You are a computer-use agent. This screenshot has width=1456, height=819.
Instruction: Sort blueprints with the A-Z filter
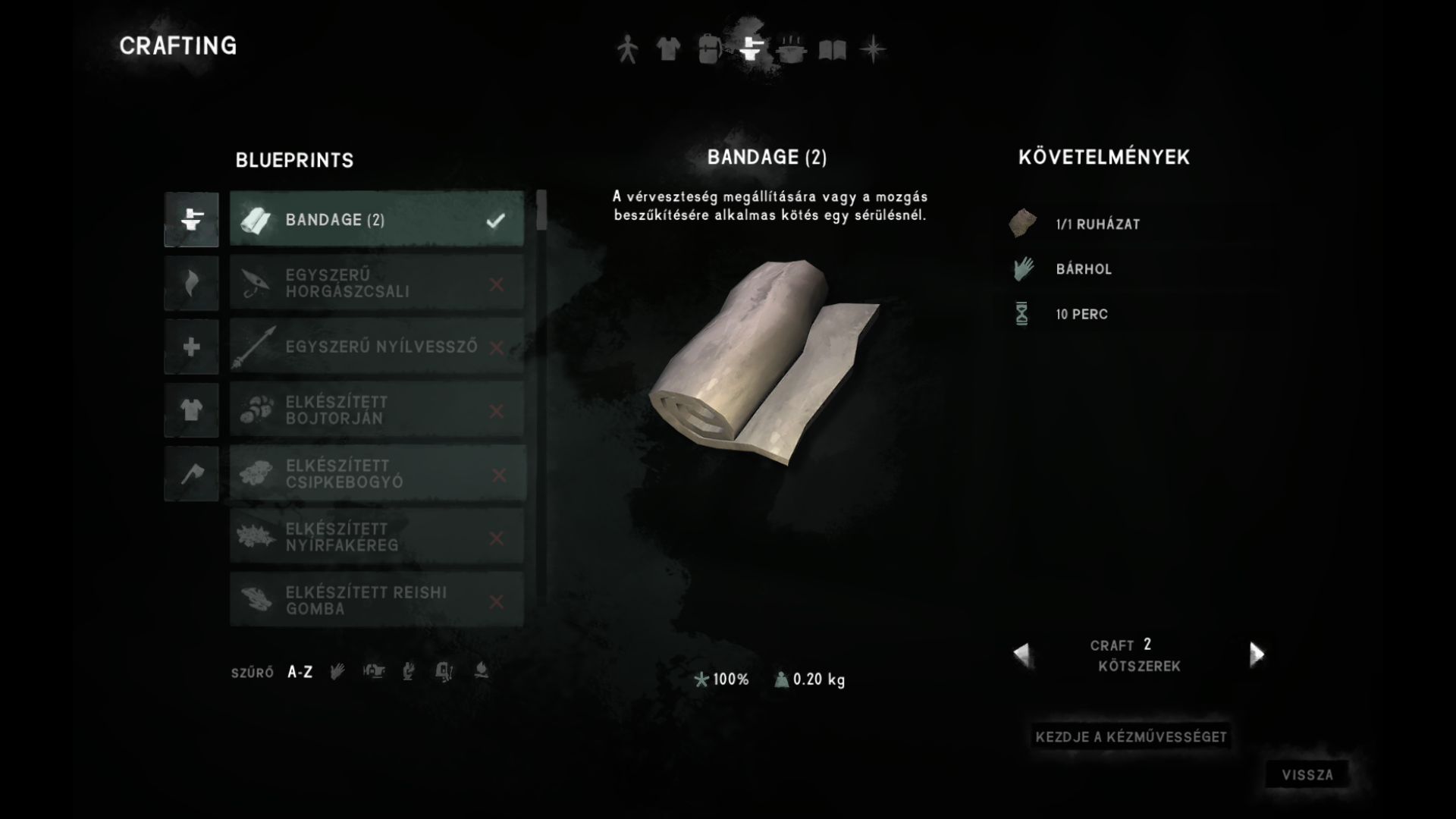300,672
